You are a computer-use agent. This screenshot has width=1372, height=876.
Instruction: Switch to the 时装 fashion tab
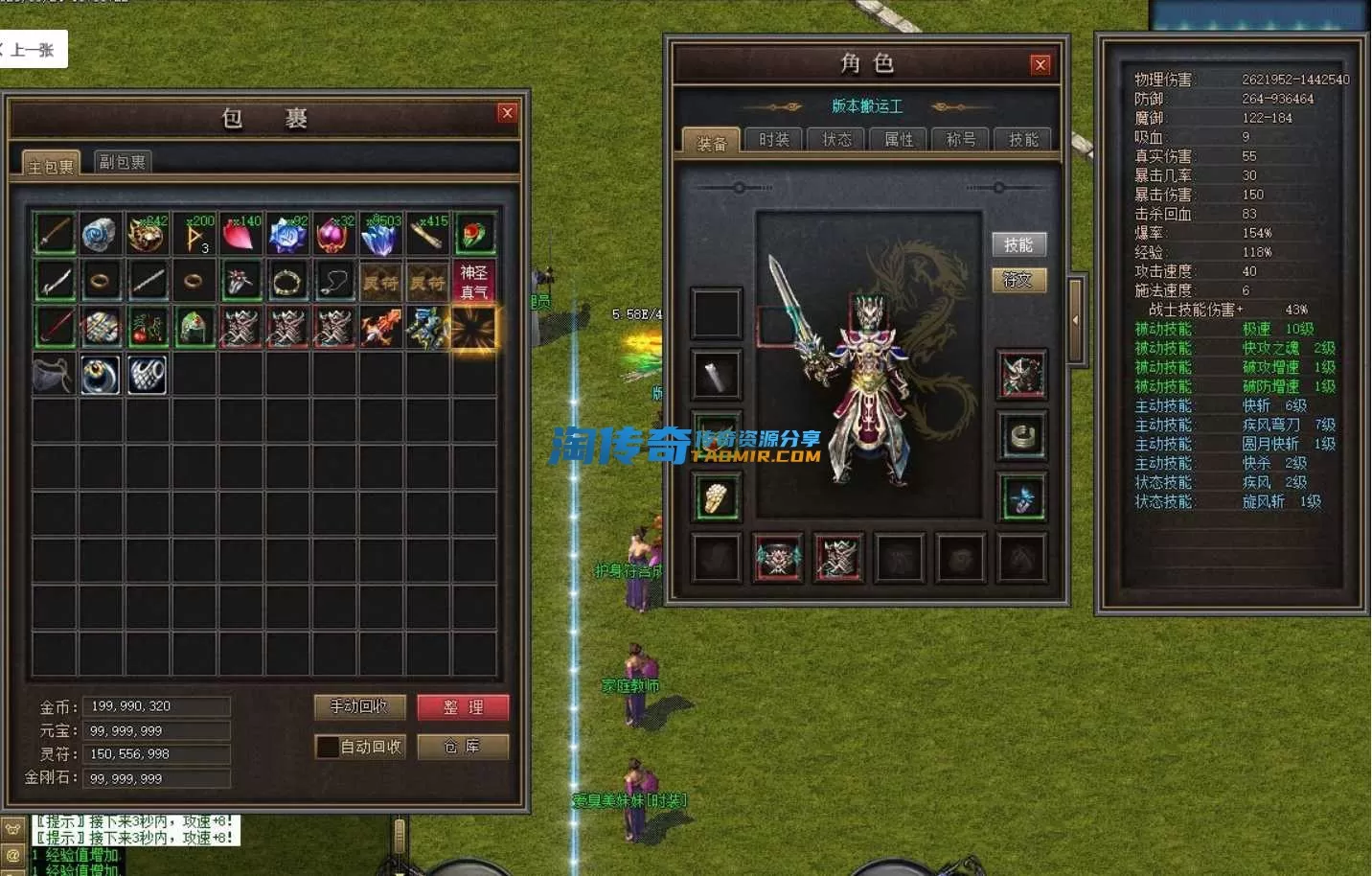(x=774, y=140)
